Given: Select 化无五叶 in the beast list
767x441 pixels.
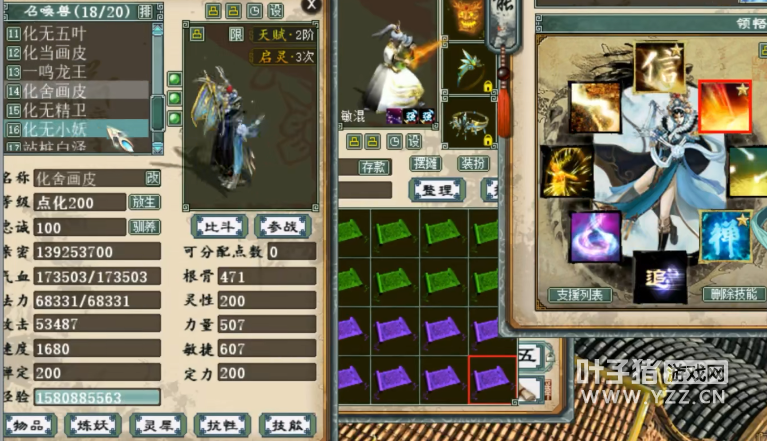Looking at the screenshot, I should (x=62, y=34).
